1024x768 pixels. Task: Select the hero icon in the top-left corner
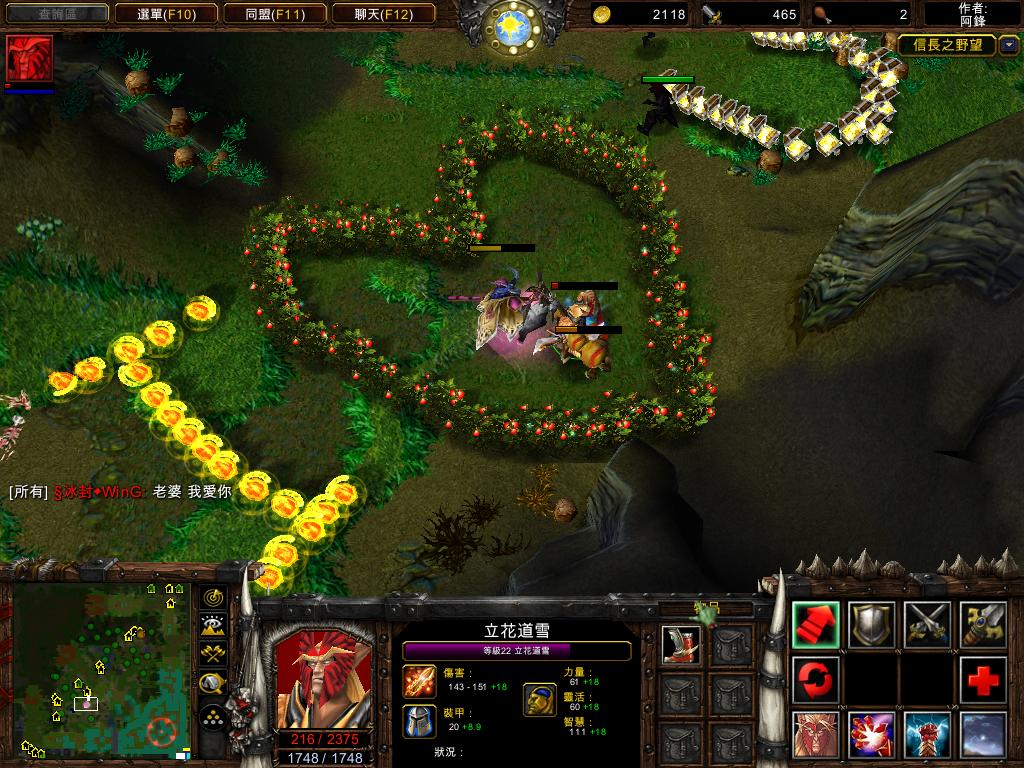click(x=29, y=58)
